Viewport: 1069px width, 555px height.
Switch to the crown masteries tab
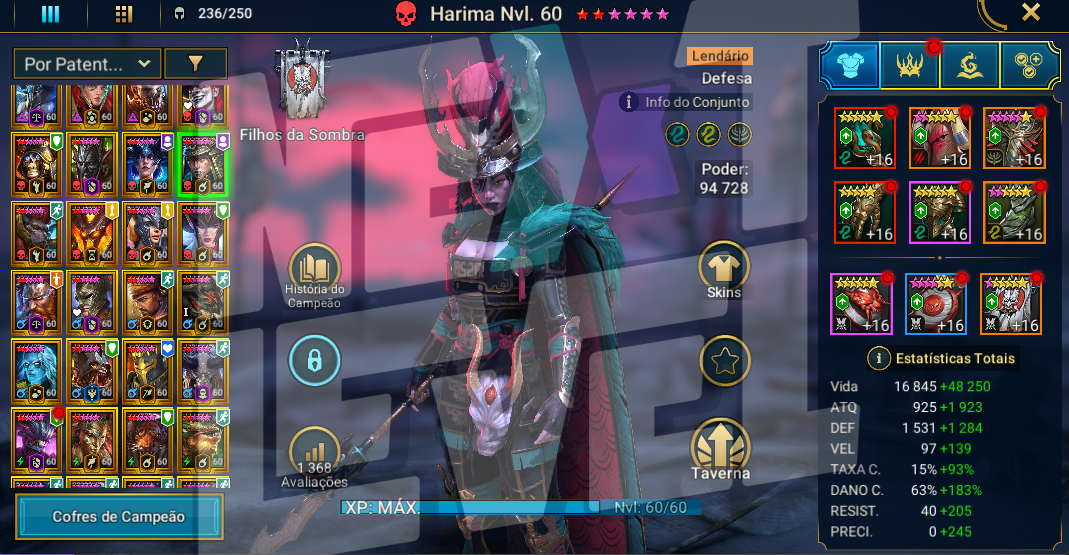tap(910, 66)
